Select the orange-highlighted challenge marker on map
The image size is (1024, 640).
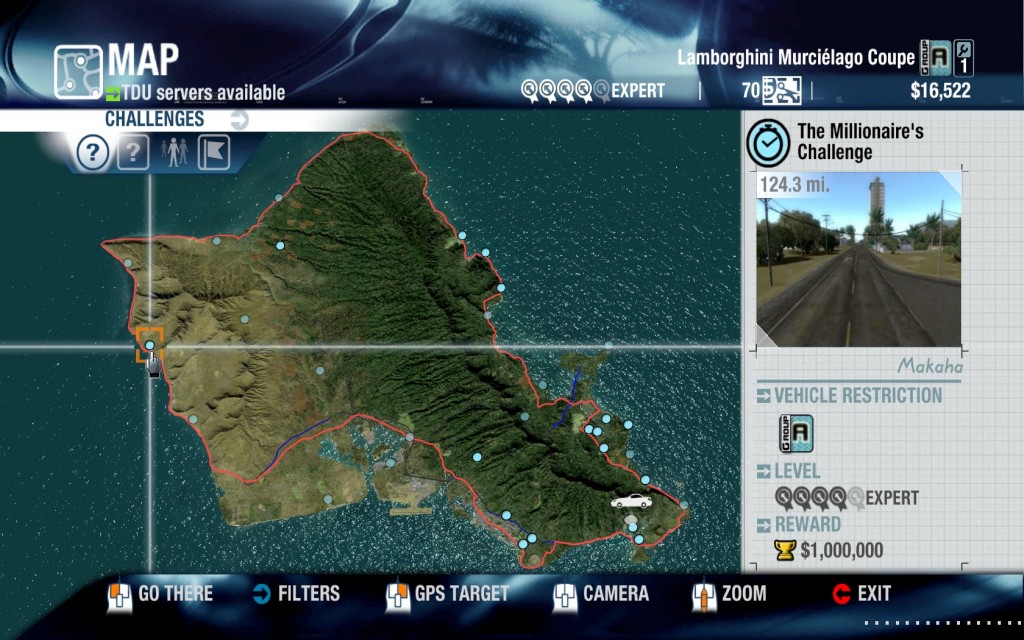(150, 344)
